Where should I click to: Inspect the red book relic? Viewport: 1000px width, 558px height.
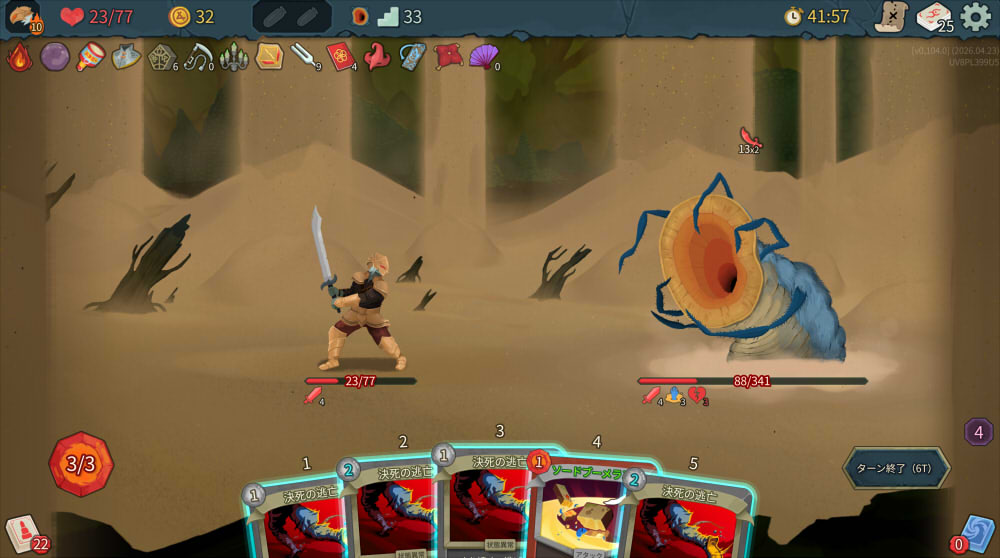point(340,57)
